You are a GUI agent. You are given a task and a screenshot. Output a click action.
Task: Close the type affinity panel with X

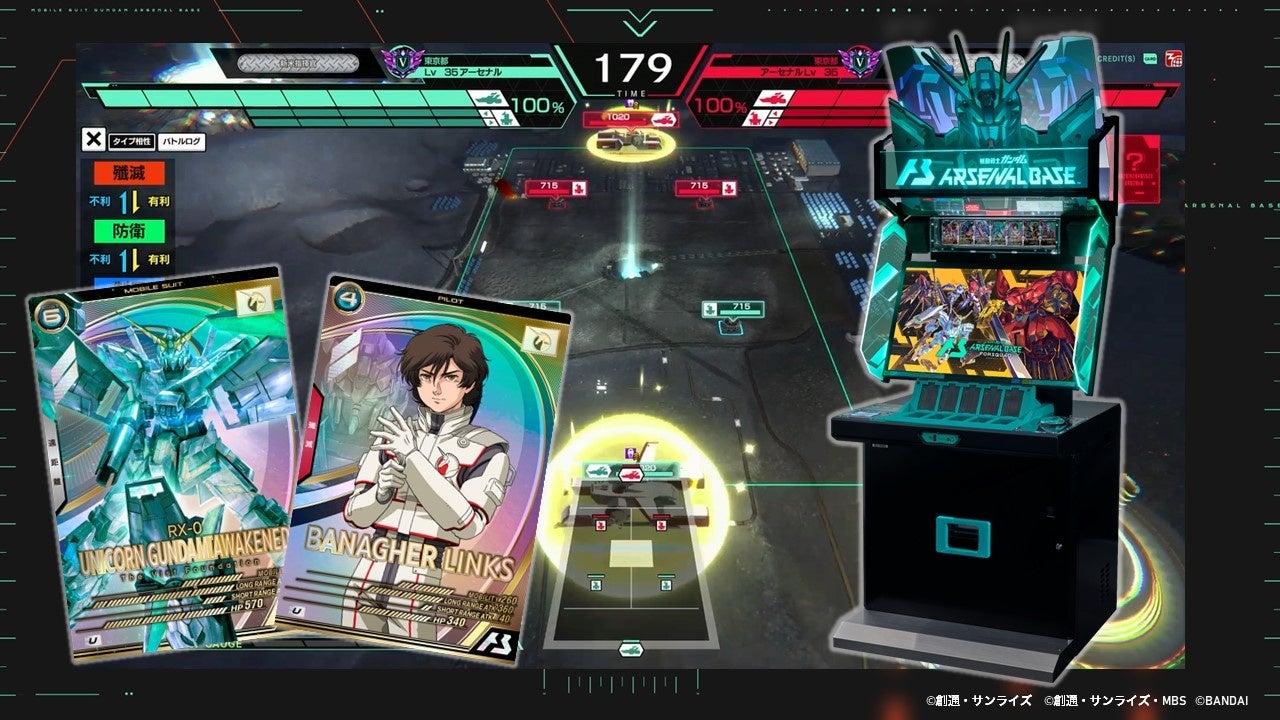[93, 141]
